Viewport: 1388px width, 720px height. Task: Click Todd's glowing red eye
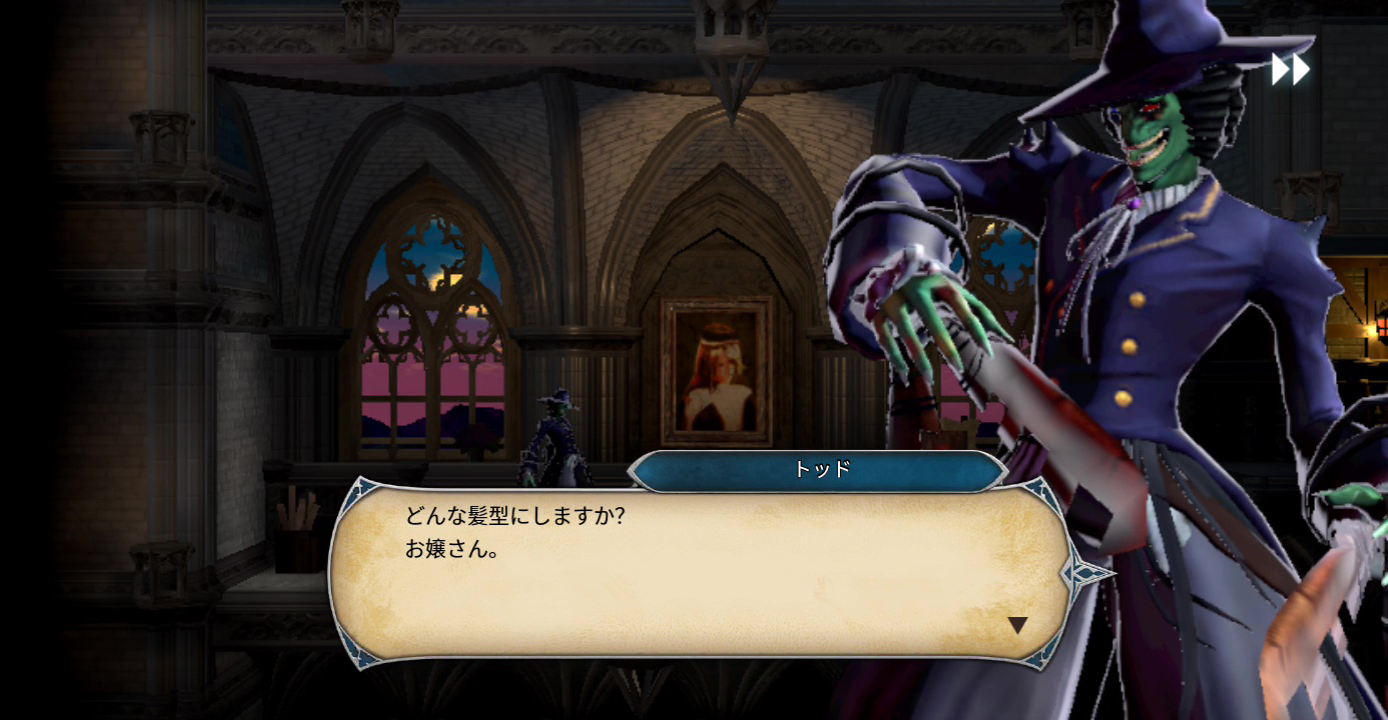(1152, 107)
